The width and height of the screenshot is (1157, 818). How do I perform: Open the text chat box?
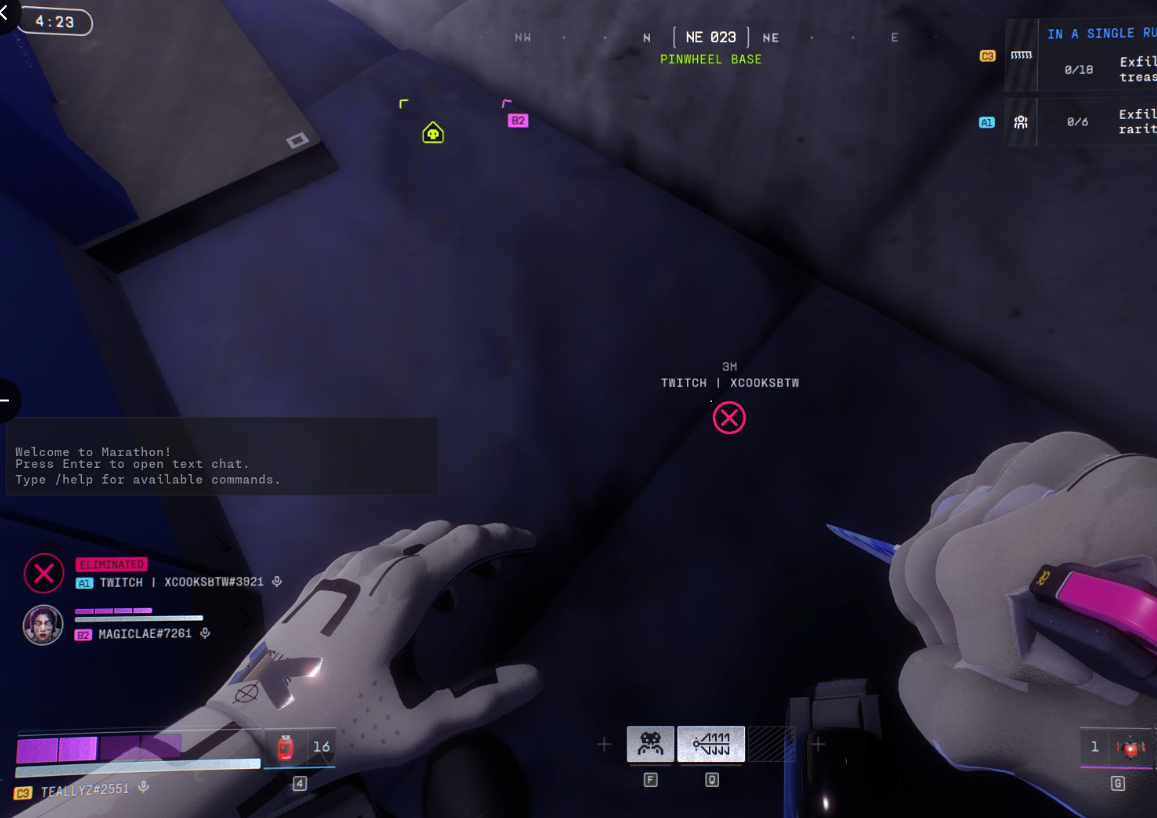click(x=222, y=456)
